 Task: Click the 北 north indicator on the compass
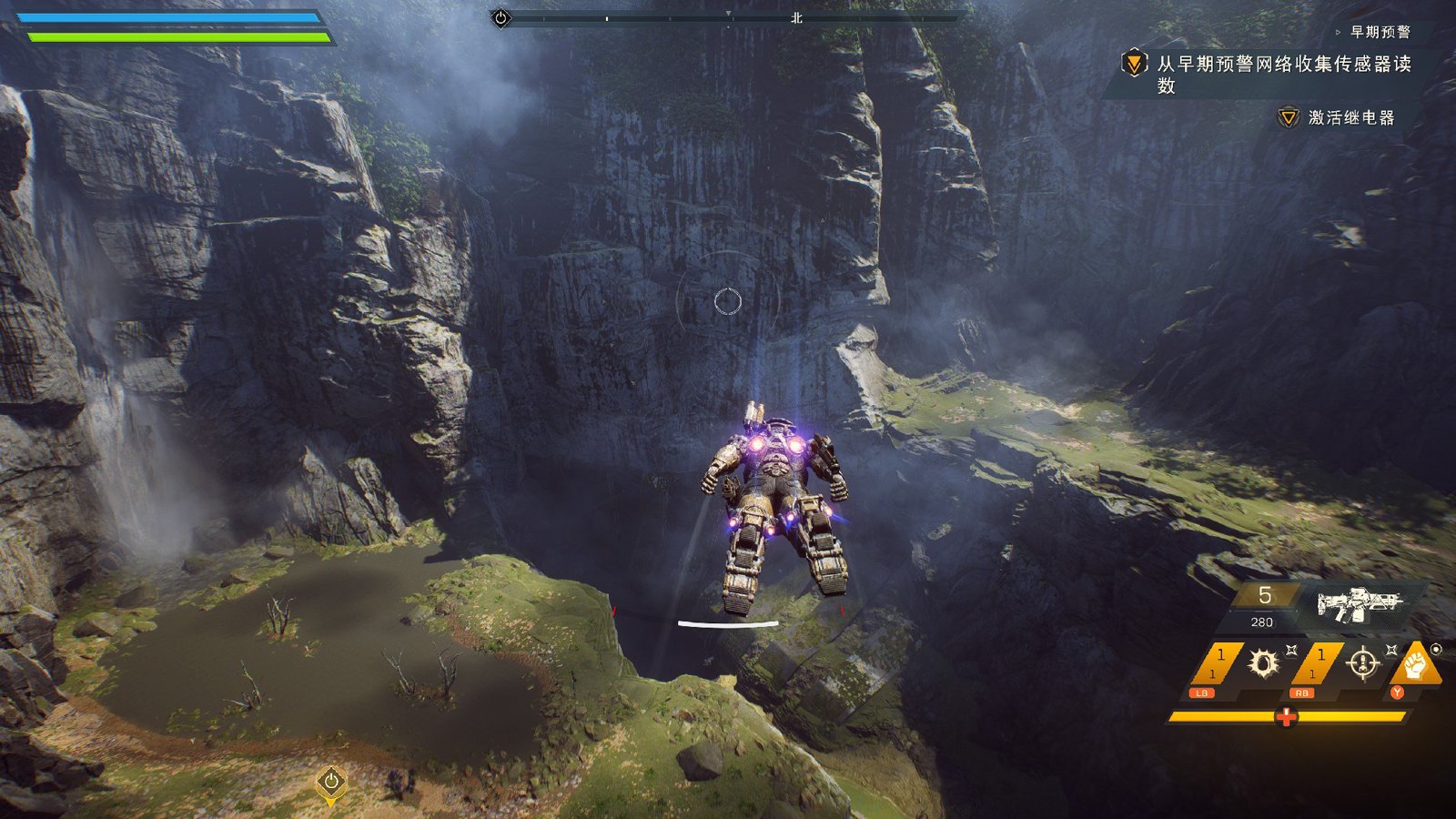796,18
